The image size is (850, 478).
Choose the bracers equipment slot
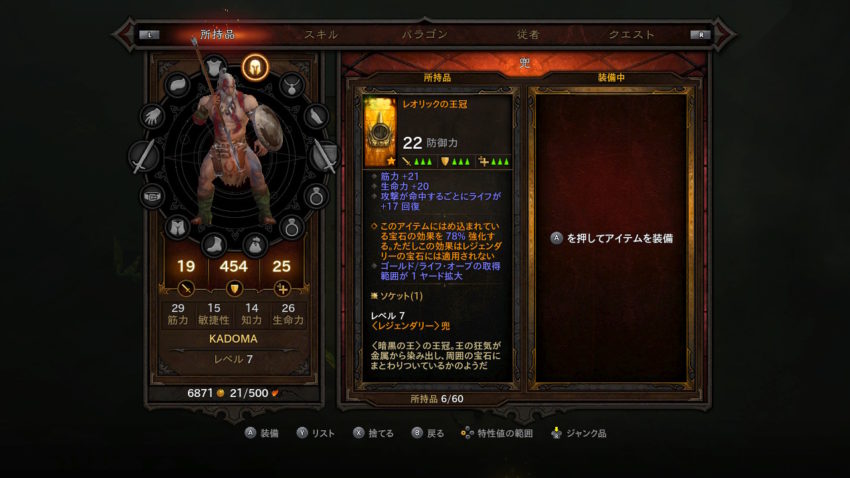pos(317,116)
